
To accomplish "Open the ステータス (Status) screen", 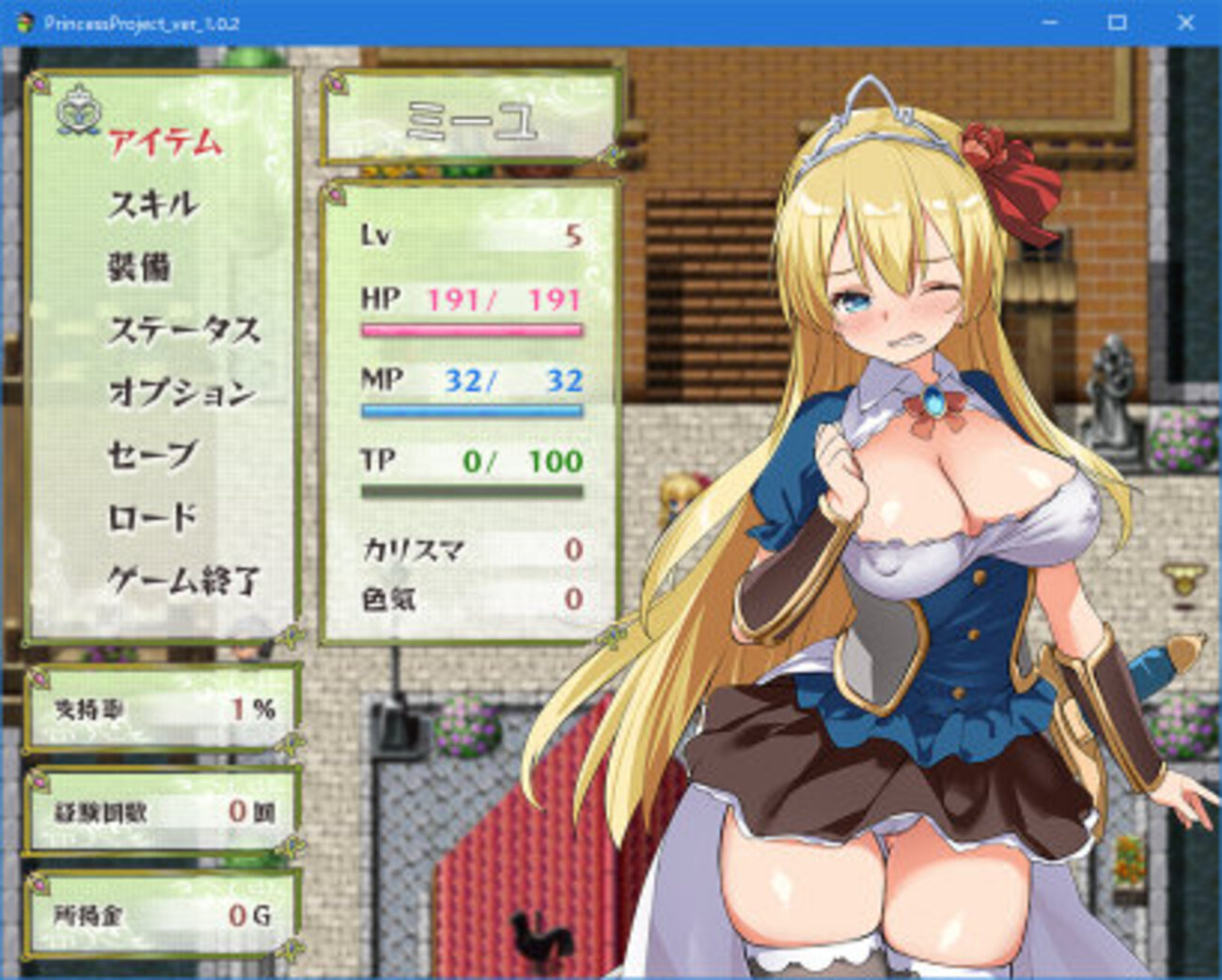I will pyautogui.click(x=184, y=330).
